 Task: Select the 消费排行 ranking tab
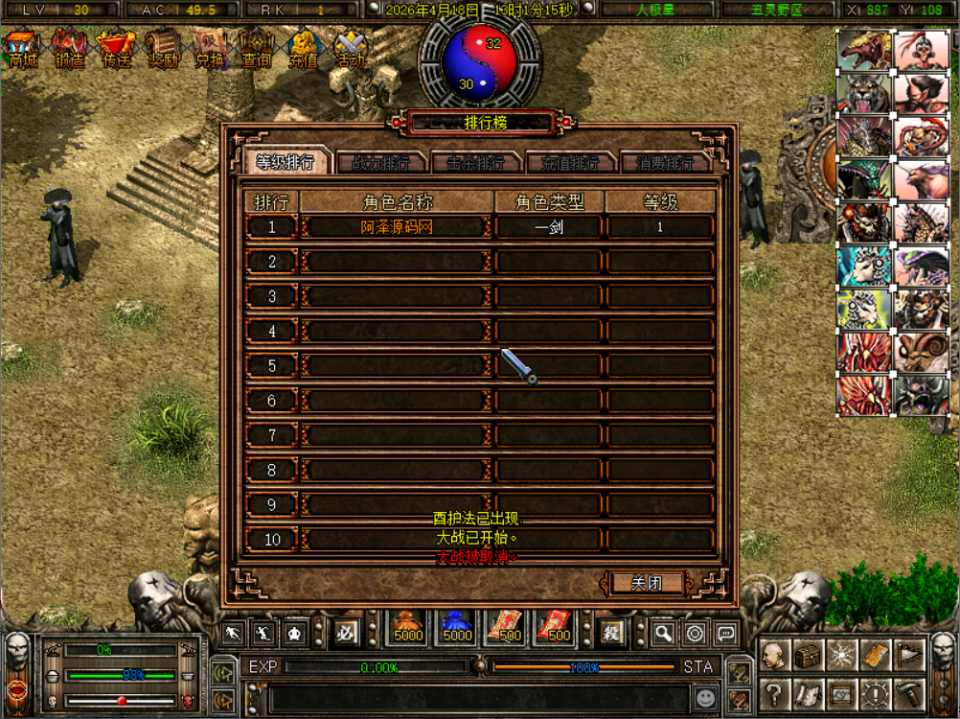[665, 162]
